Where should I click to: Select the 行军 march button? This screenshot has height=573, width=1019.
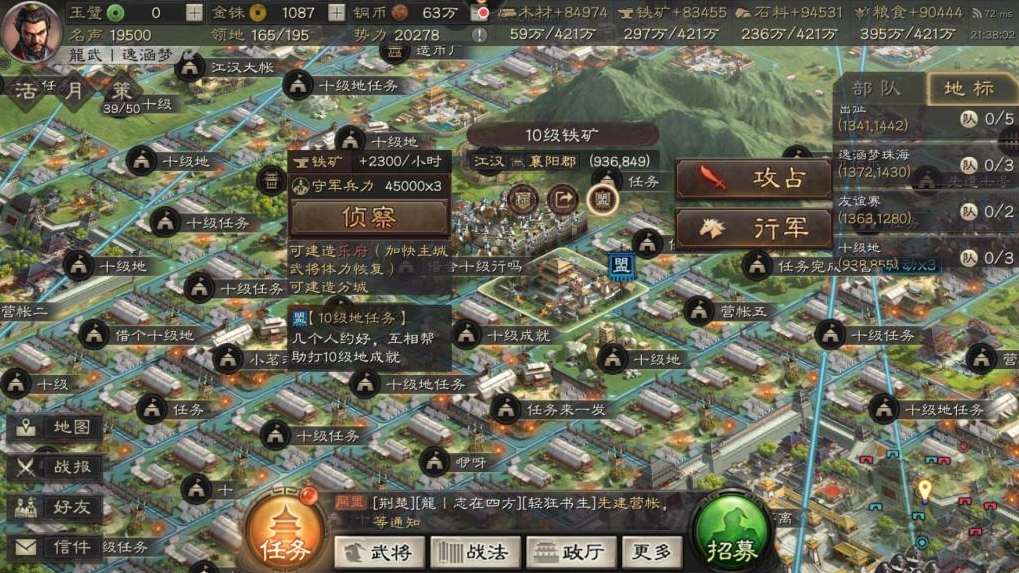(x=755, y=228)
